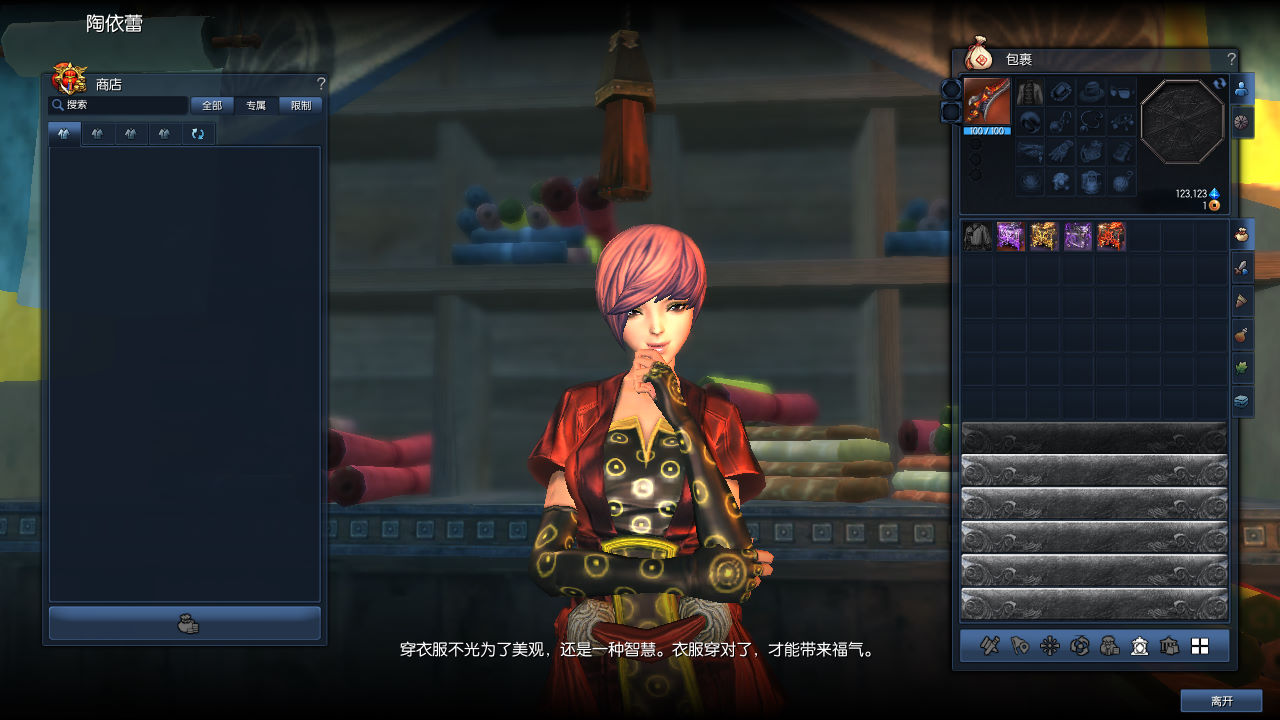Activate the hammer repair icon in toolbar
Screen dimensions: 1280x720
(989, 647)
